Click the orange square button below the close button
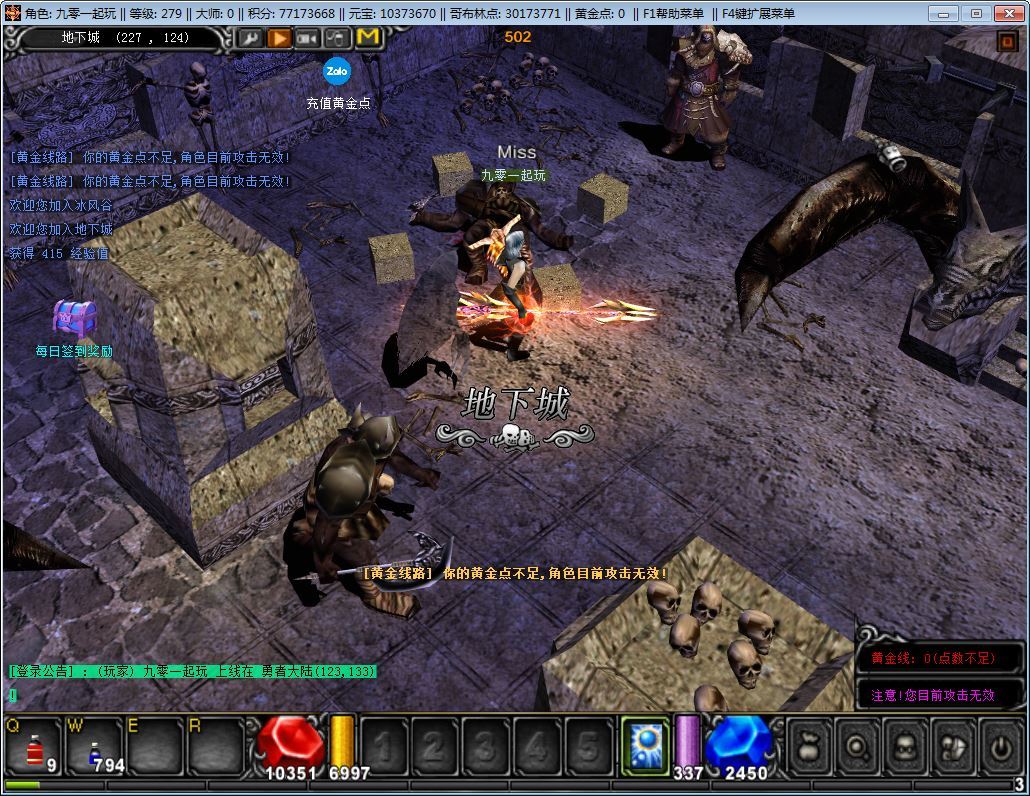This screenshot has height=796, width=1030. click(1007, 41)
